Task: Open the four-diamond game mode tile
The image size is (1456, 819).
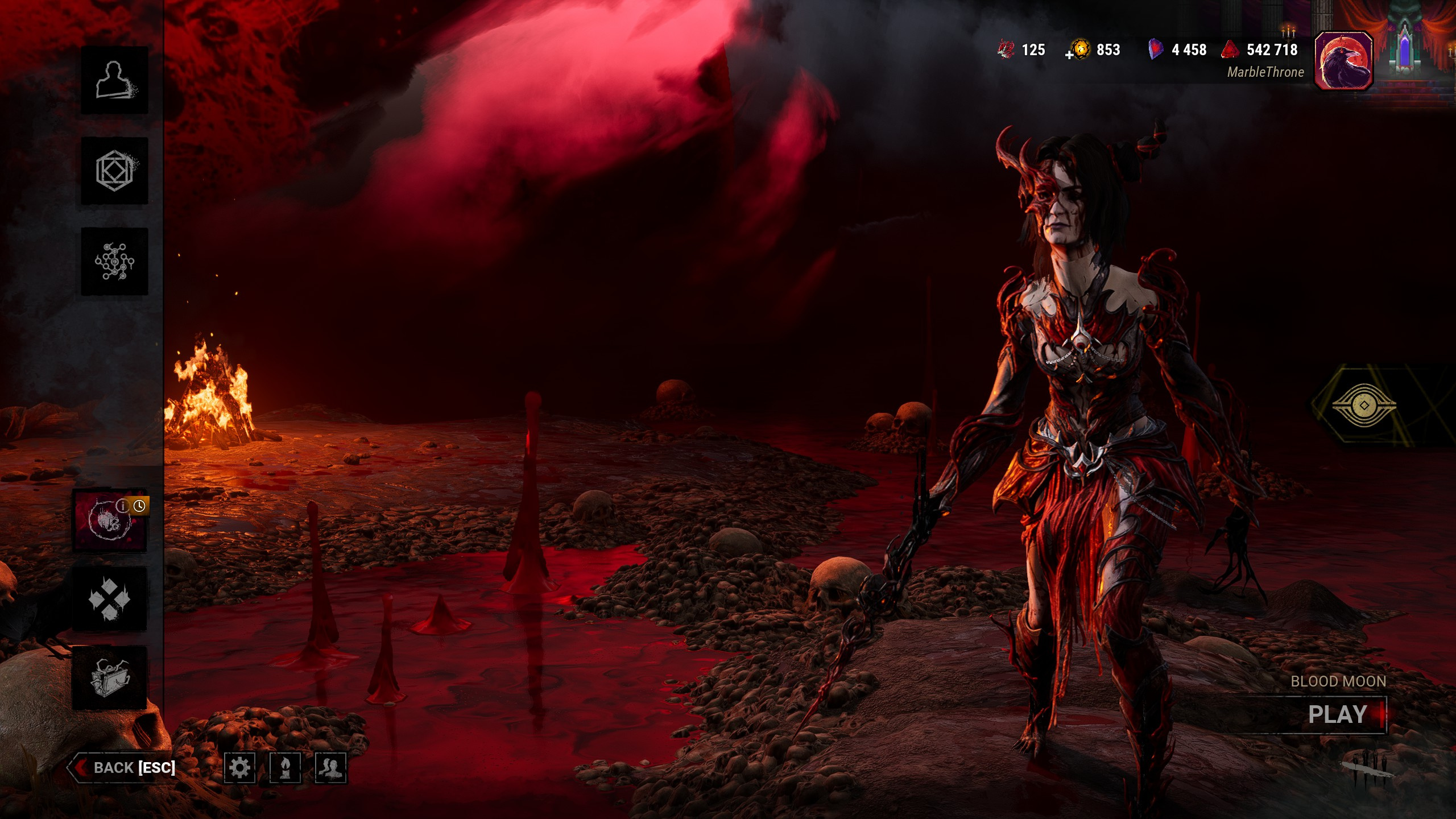Action: tap(109, 599)
